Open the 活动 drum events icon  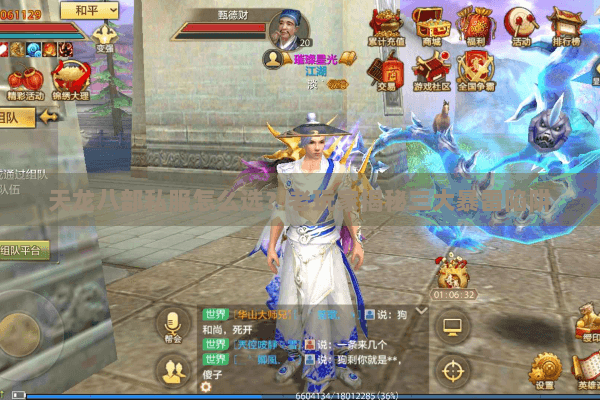pos(520,24)
